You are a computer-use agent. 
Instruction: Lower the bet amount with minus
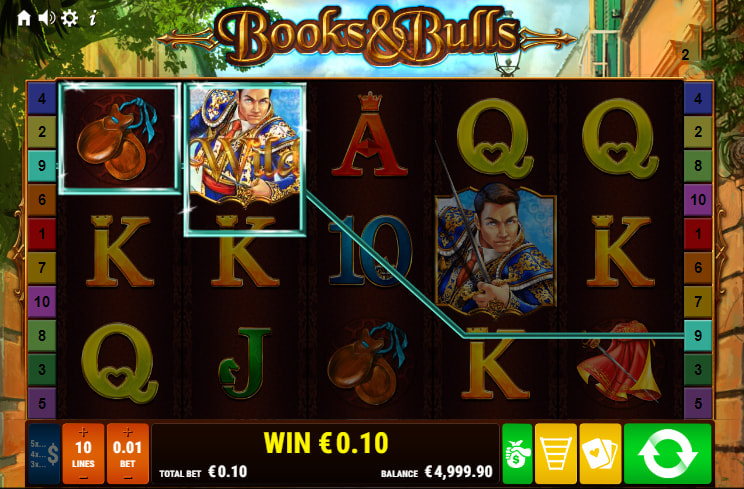pyautogui.click(x=127, y=476)
